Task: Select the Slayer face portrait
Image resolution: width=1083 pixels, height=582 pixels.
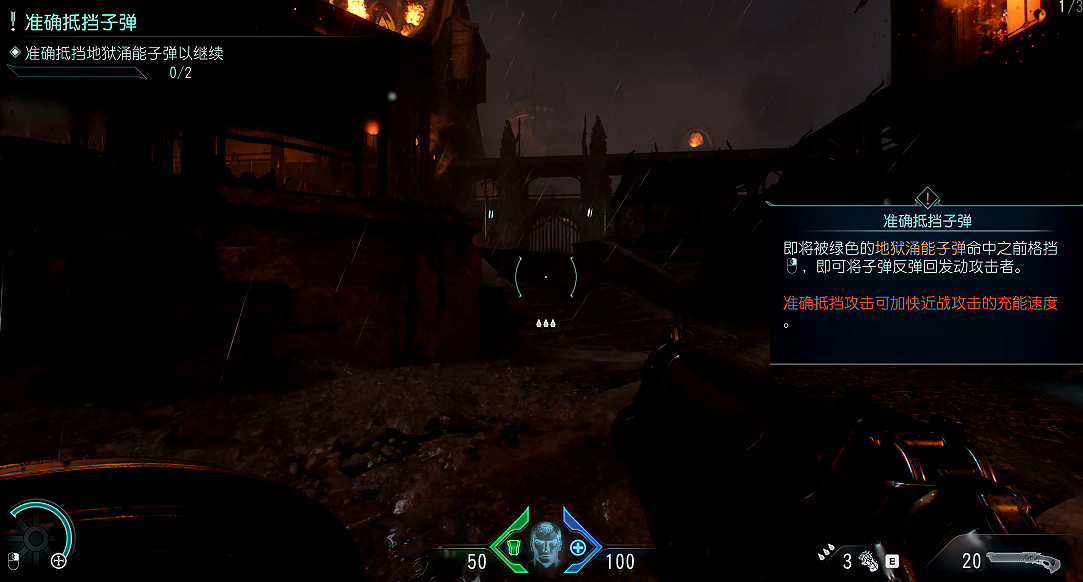Action: (x=545, y=543)
